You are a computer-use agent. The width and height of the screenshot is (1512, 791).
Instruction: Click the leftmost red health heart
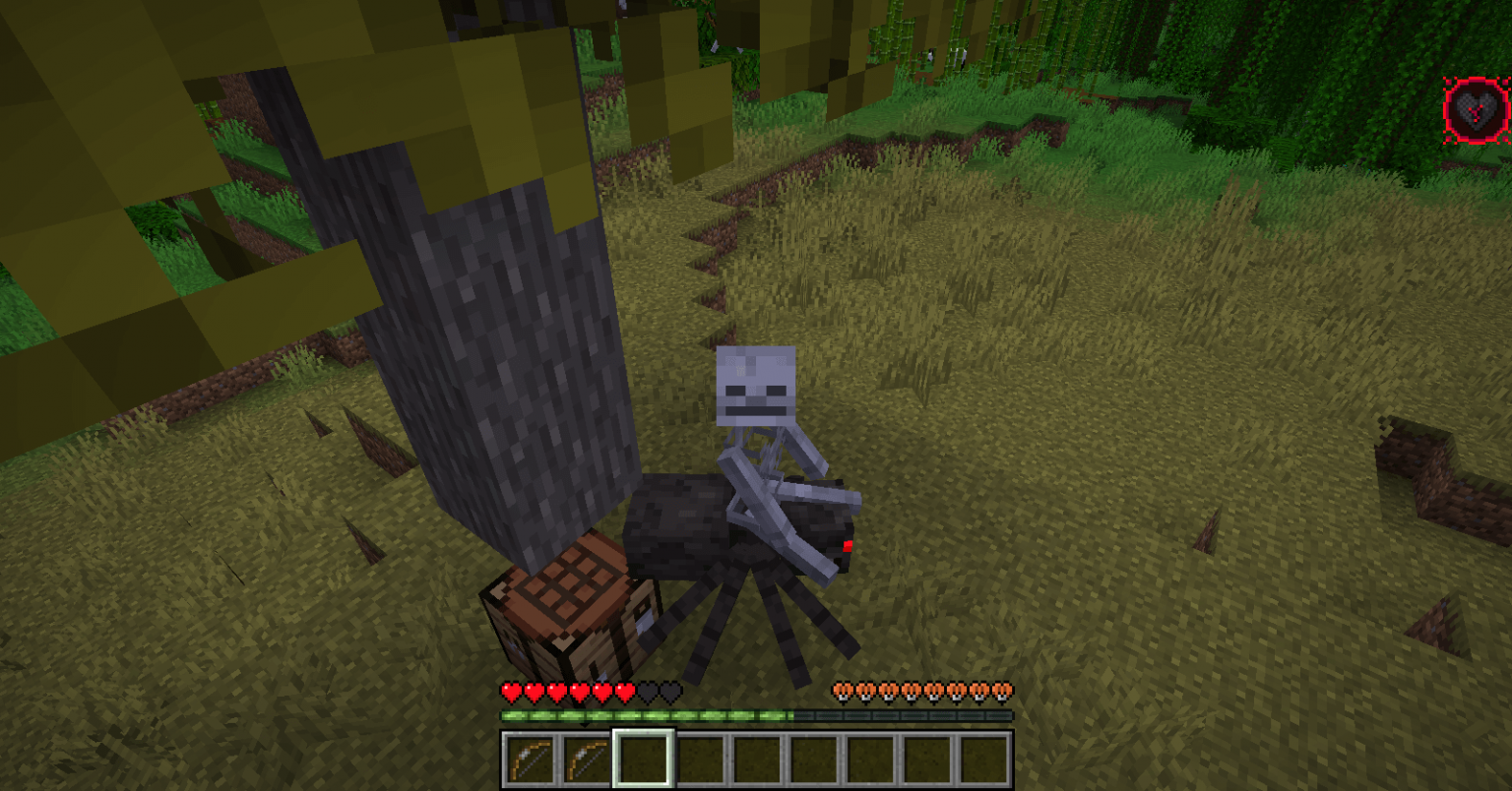[x=509, y=692]
